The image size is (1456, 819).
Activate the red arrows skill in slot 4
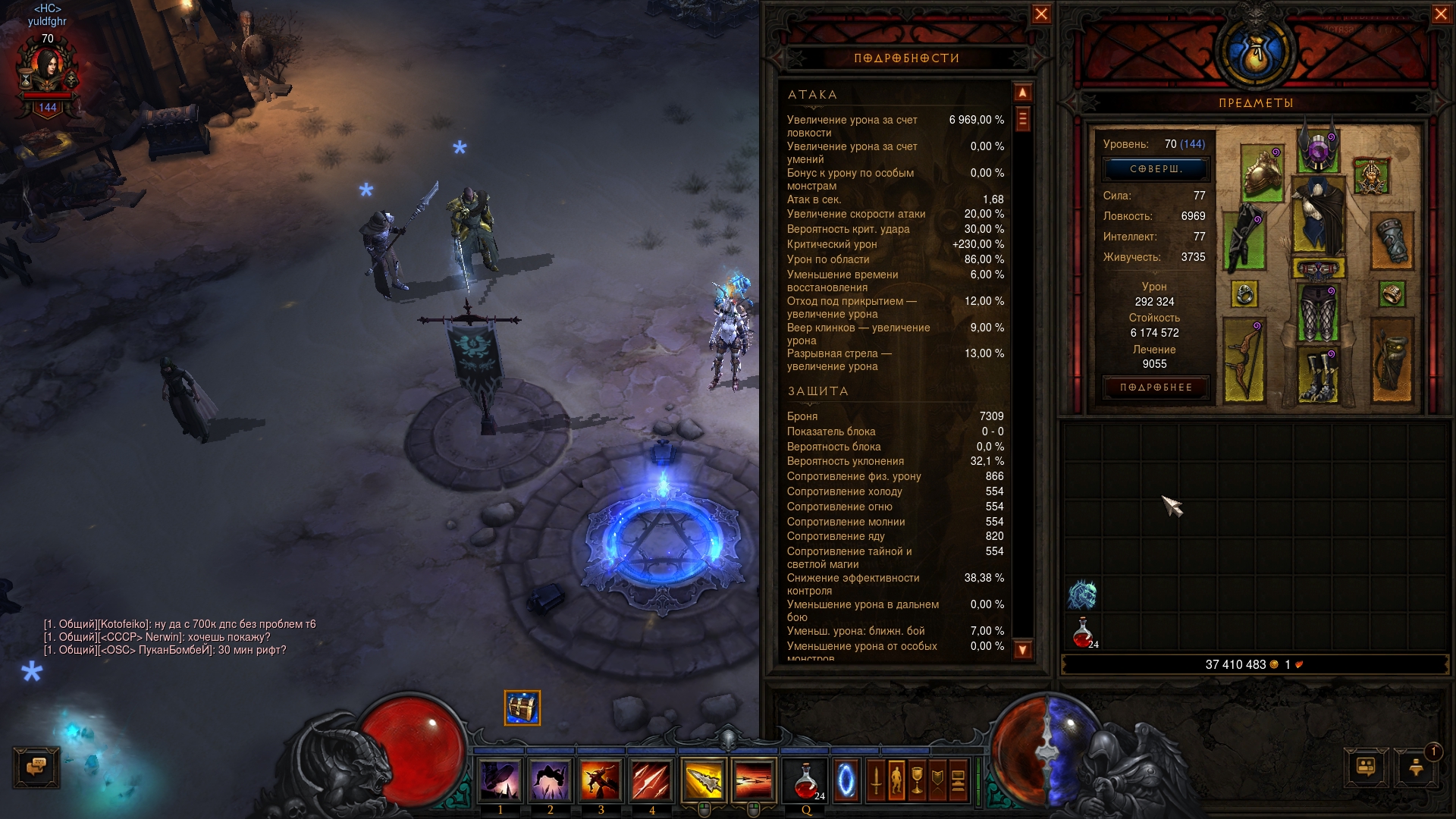651,780
